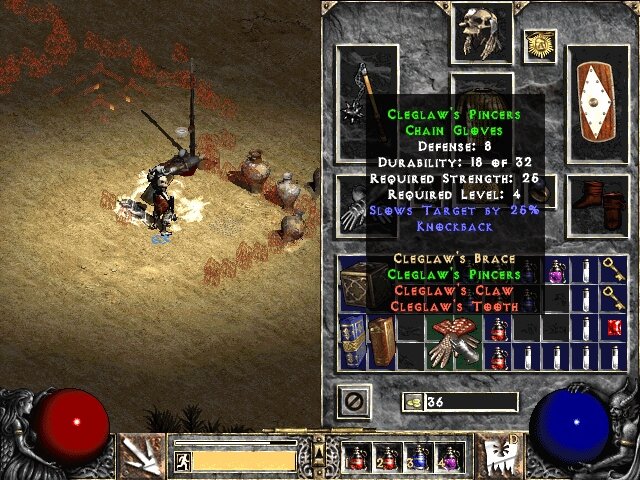Use the first belt healing potion
This screenshot has height=480, width=640.
[357, 458]
